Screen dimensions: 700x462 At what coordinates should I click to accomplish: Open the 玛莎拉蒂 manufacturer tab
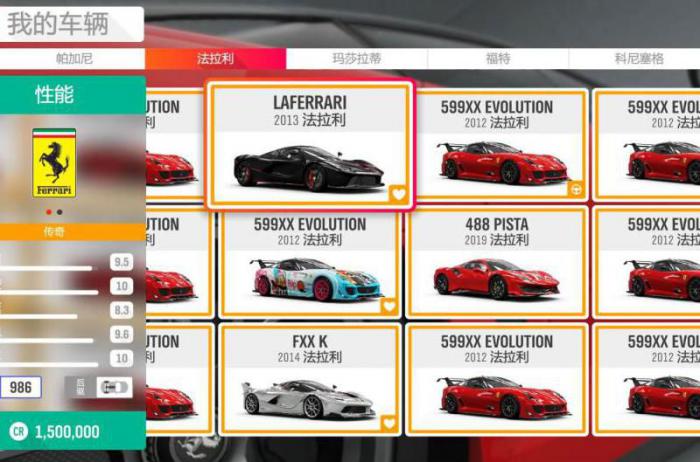click(356, 59)
